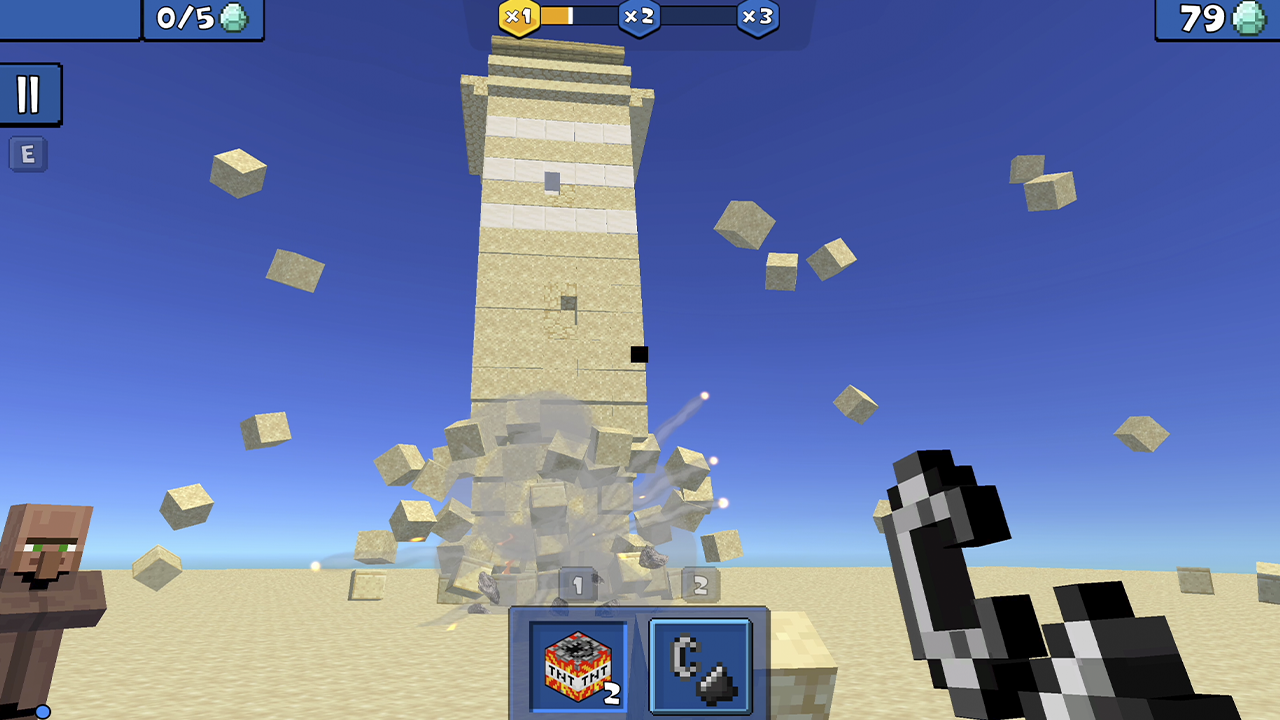This screenshot has height=720, width=1280.
Task: Click the x3 multiplier badge
Action: click(757, 16)
